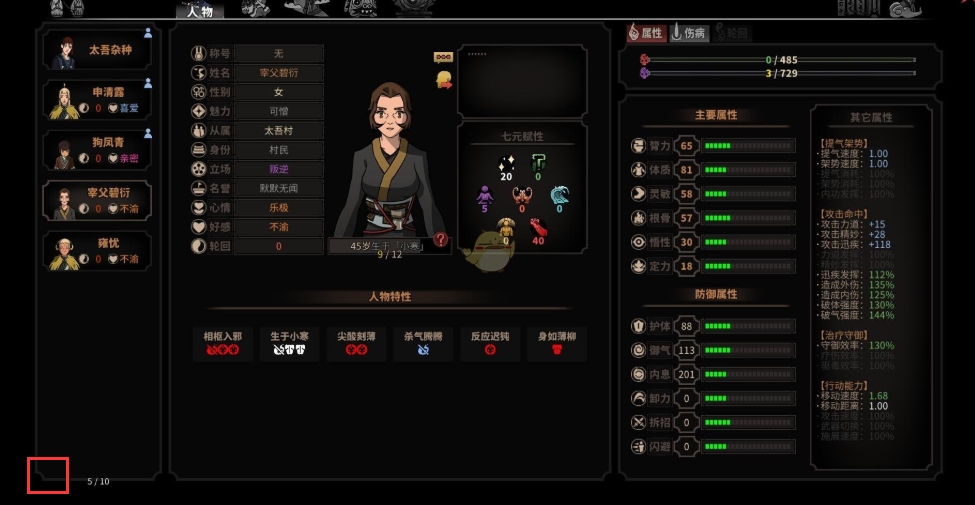Inspect the 身如薄柳 character trait

(556, 343)
